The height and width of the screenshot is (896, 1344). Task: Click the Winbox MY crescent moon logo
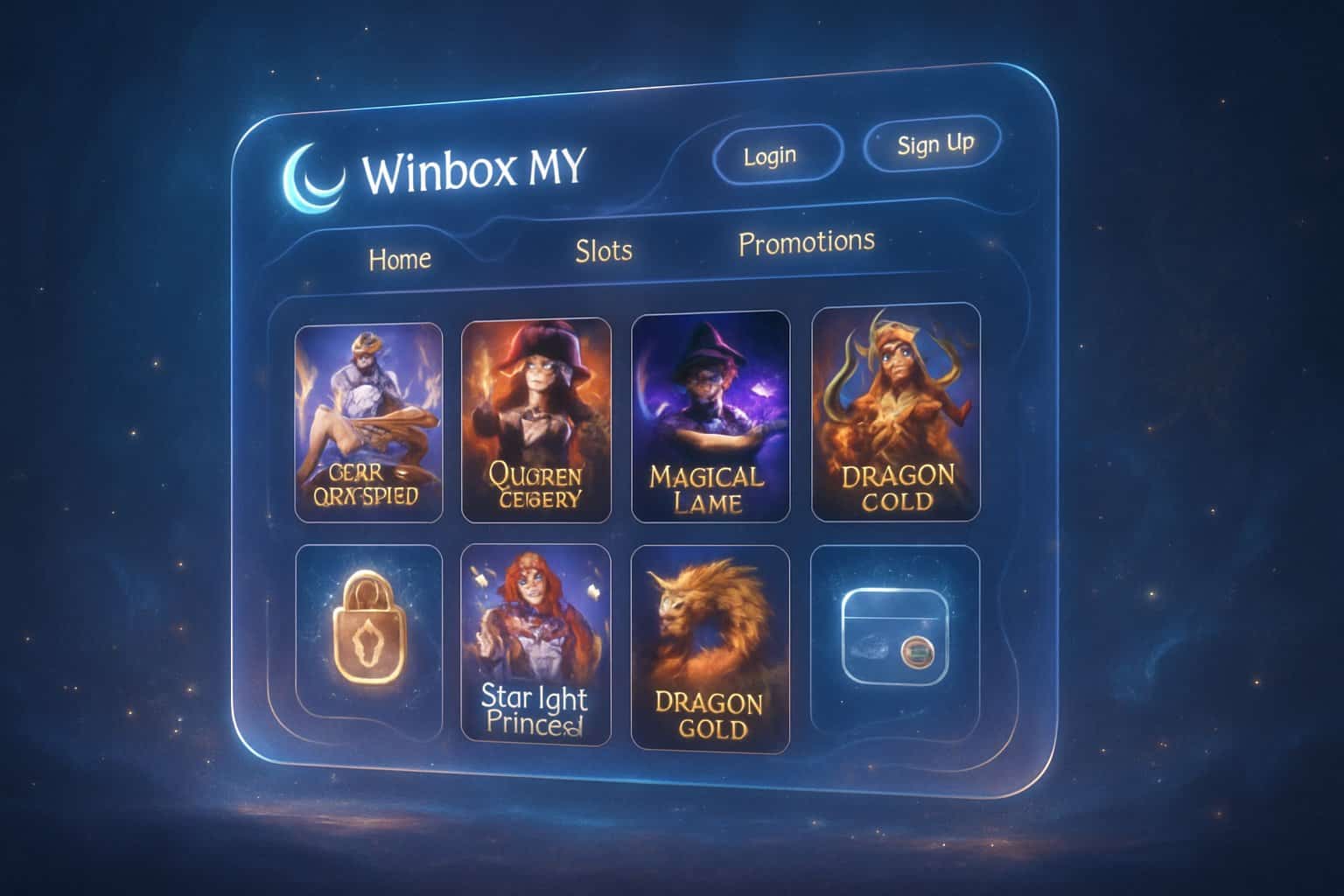(314, 178)
